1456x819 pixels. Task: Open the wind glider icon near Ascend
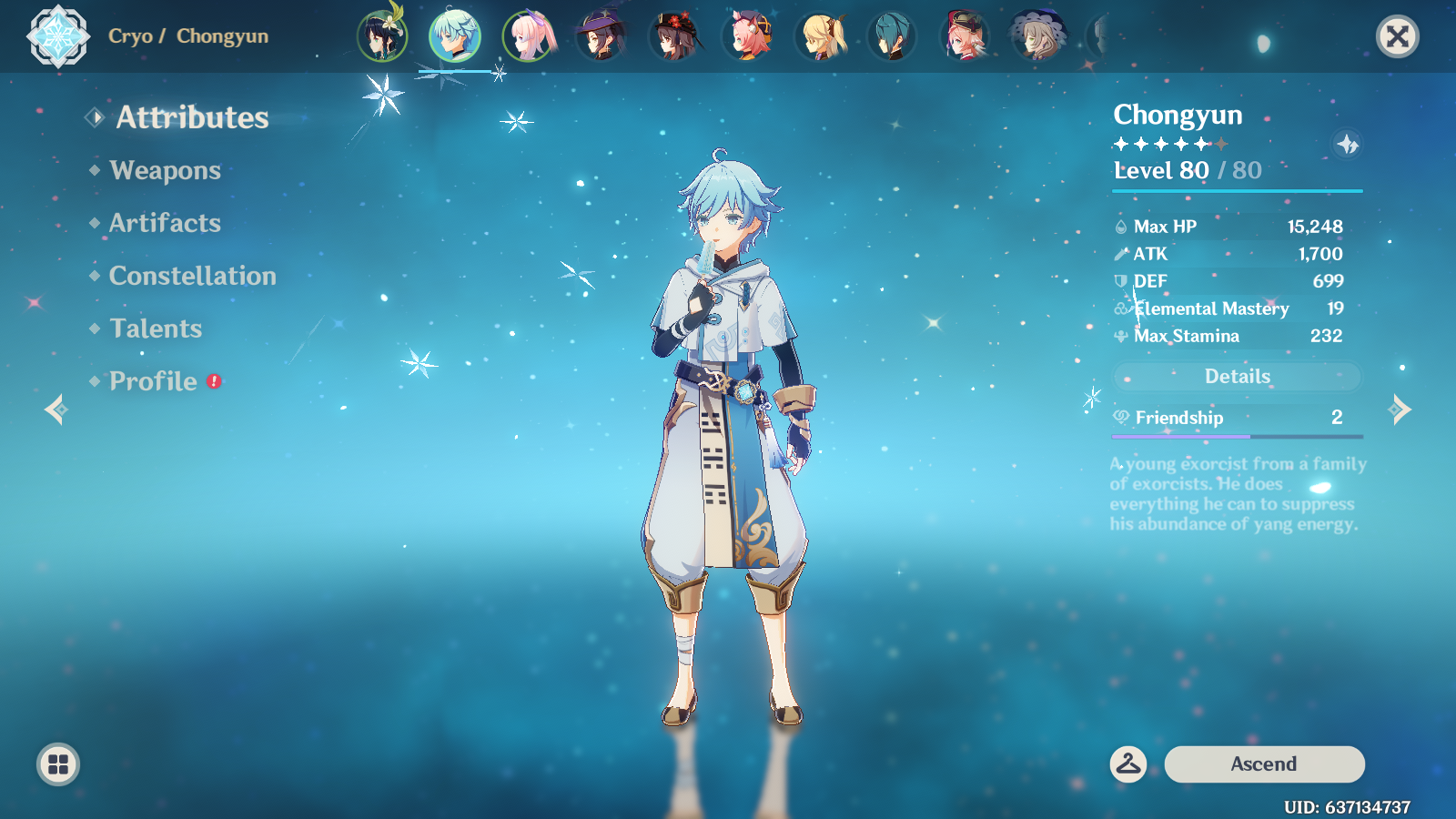click(1128, 764)
